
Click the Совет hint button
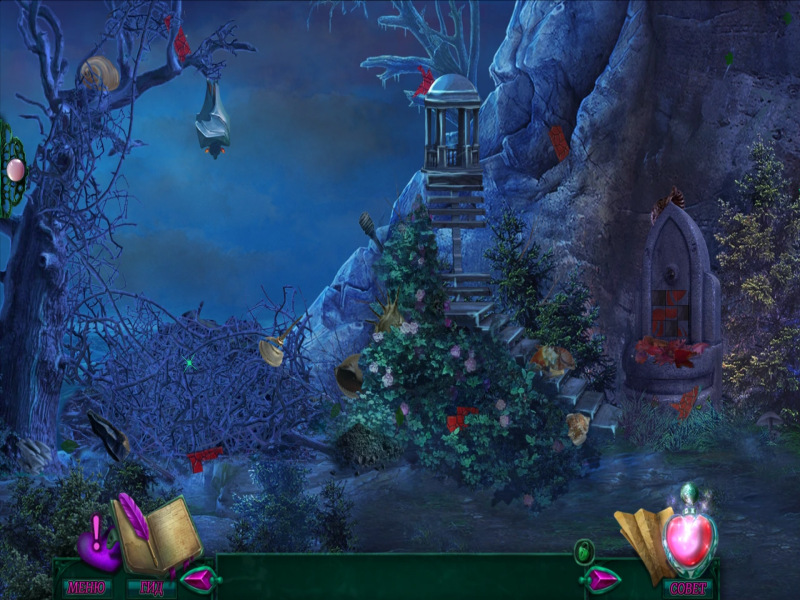688,587
